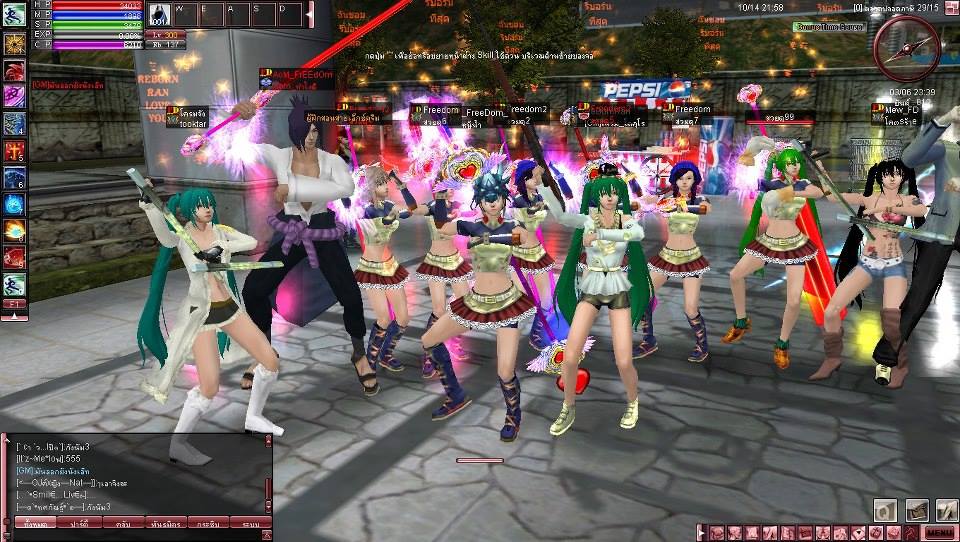This screenshot has height=542, width=960.
Task: Cast the fireball skill in slot 8
Action: click(x=14, y=232)
